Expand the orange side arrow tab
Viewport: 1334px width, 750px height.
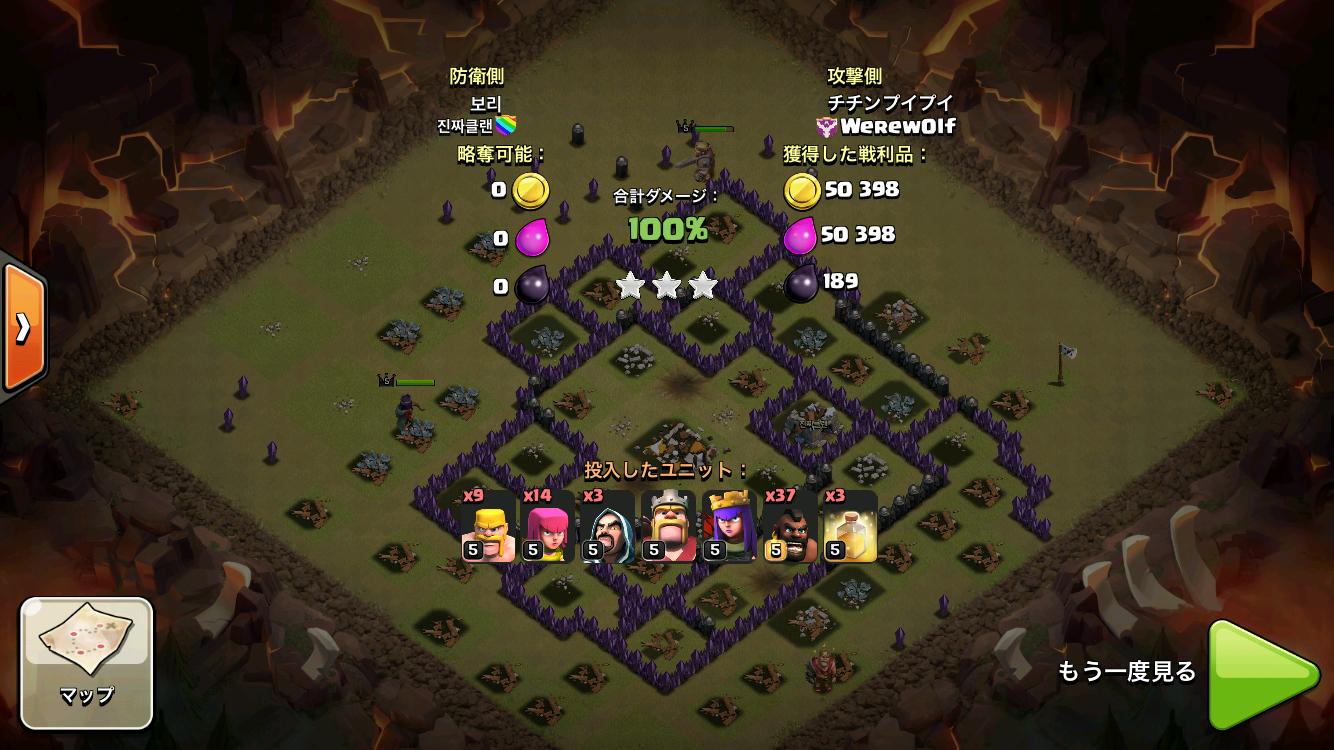pos(22,326)
